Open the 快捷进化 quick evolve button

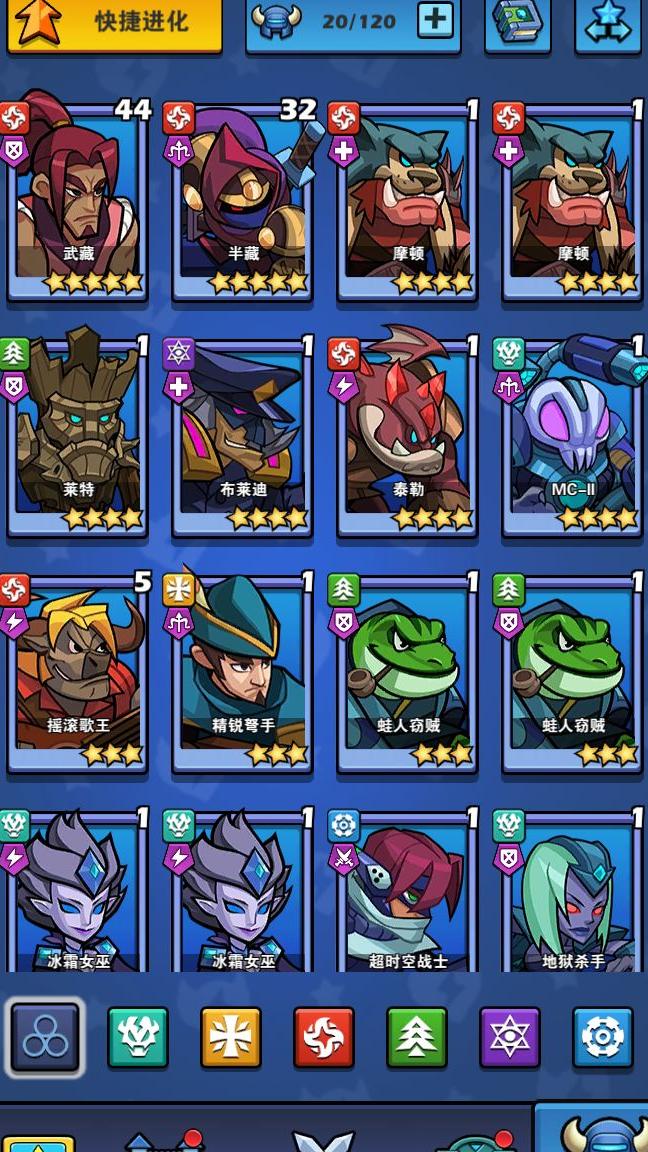tap(114, 23)
